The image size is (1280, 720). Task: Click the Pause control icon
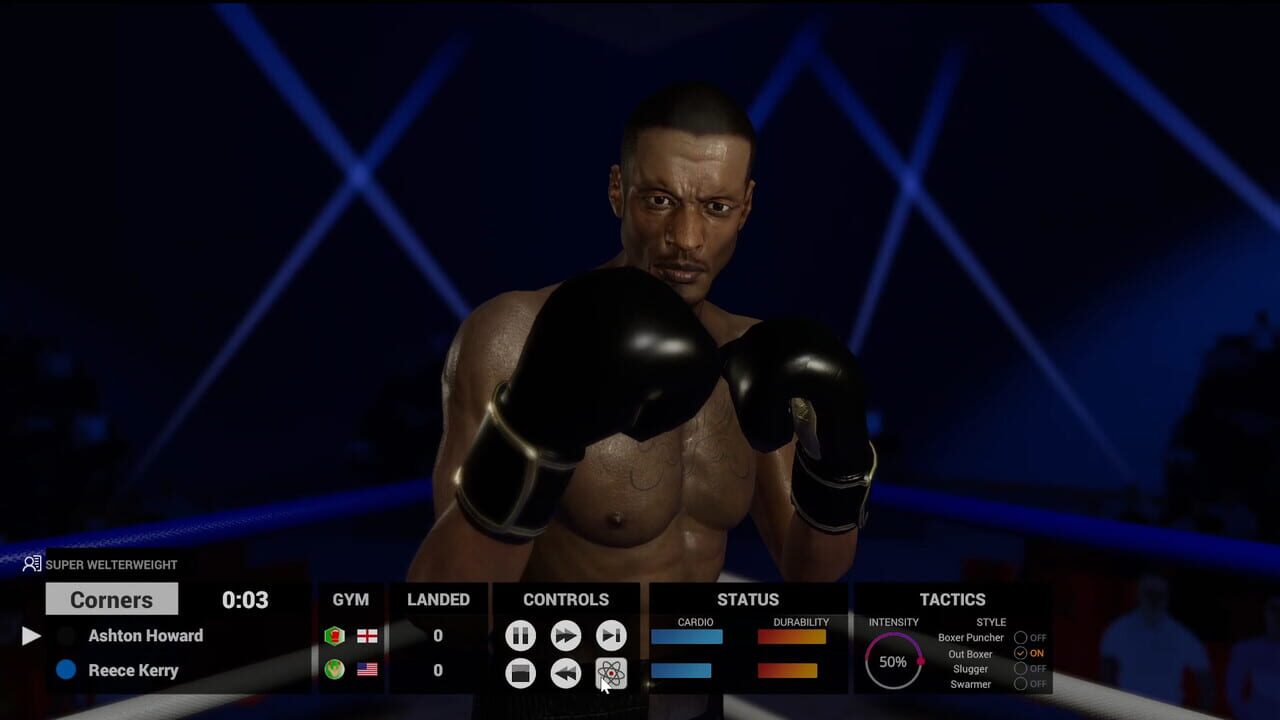tap(520, 636)
